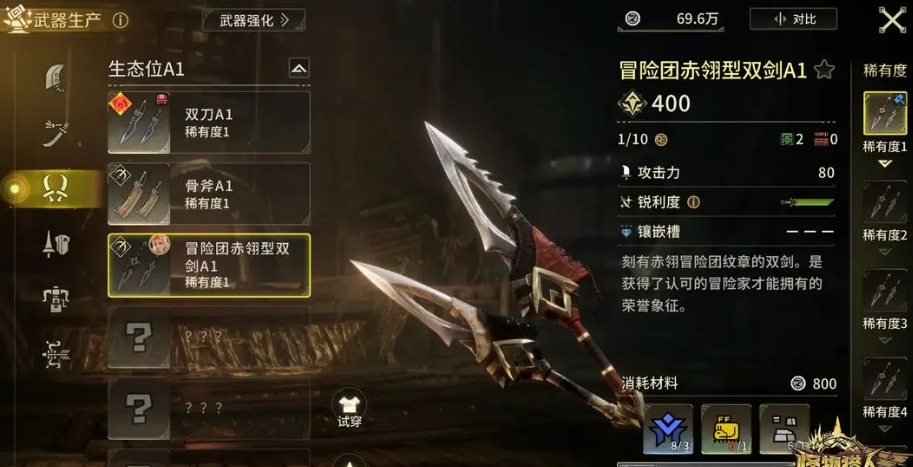The height and width of the screenshot is (467, 913).
Task: Close the weapon production screen
Action: [891, 19]
